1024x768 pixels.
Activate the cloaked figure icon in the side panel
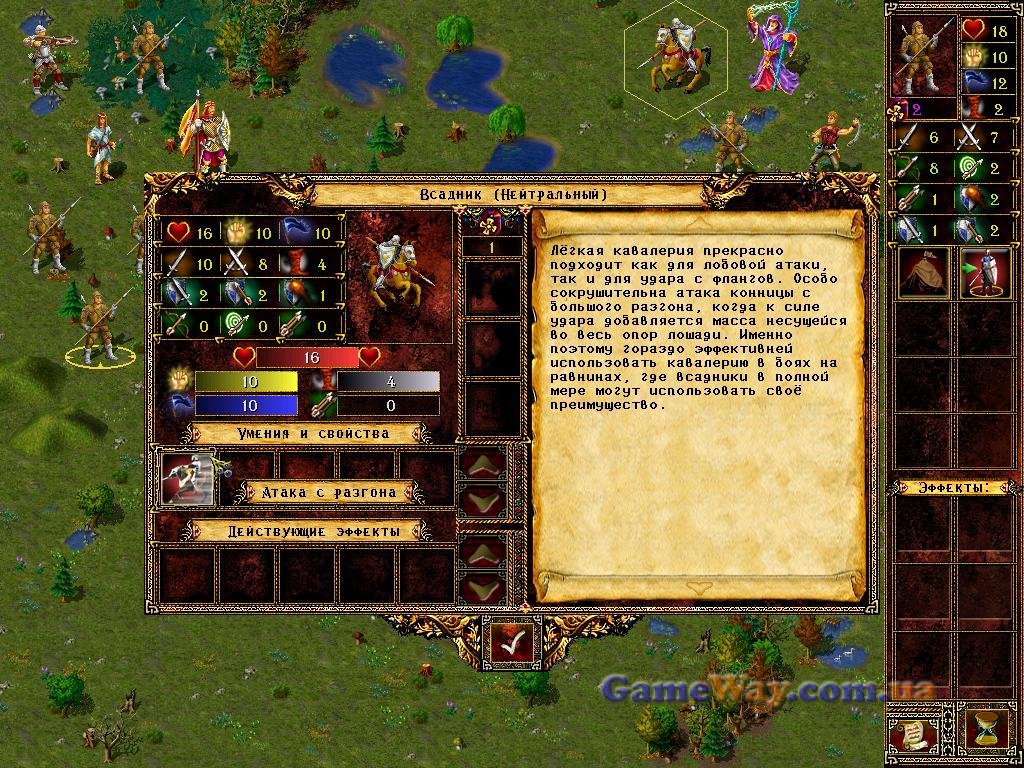pyautogui.click(x=923, y=272)
